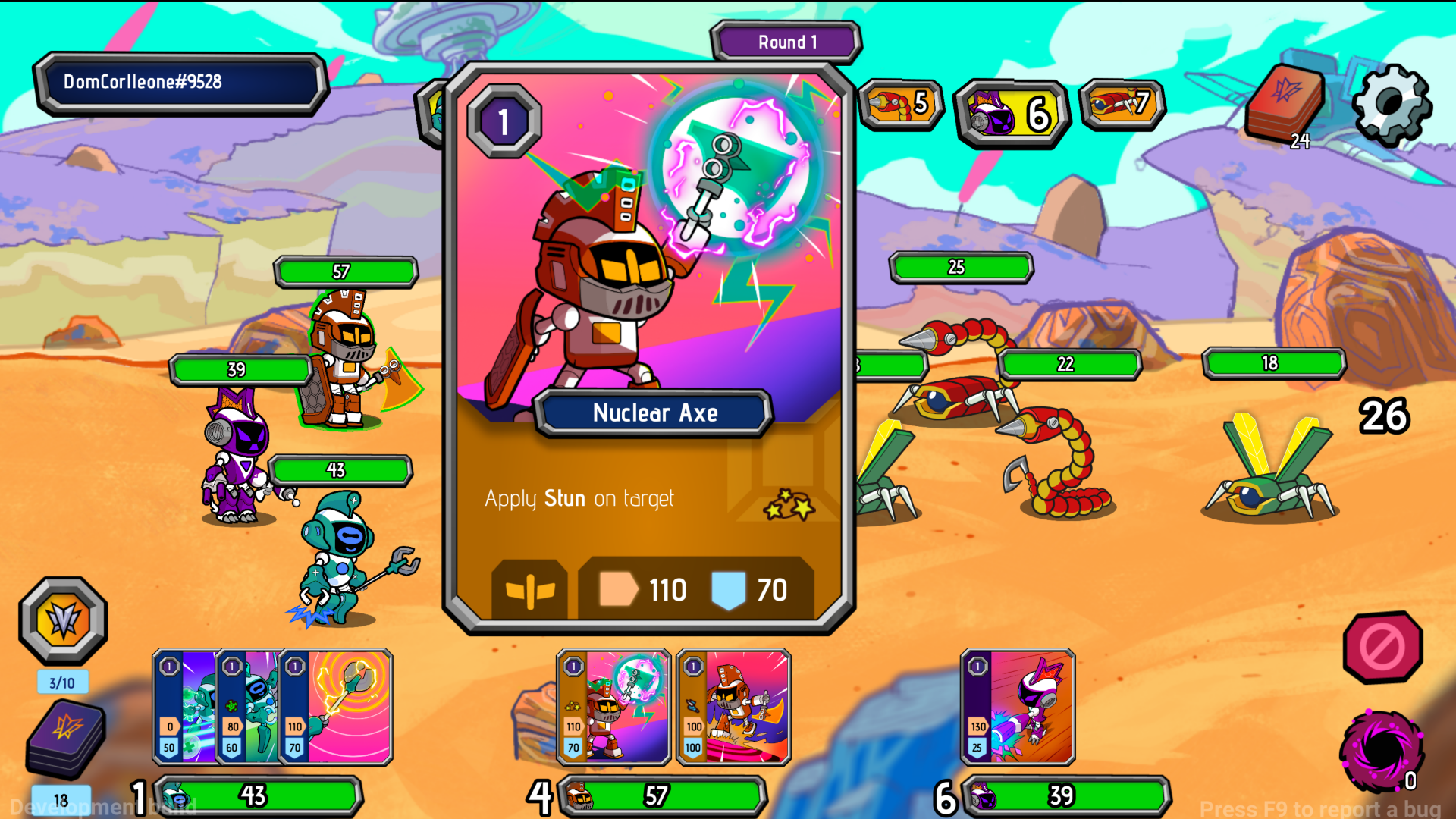Select the small Nuclear Axe card in hand
The height and width of the screenshot is (819, 1456).
pyautogui.click(x=613, y=707)
